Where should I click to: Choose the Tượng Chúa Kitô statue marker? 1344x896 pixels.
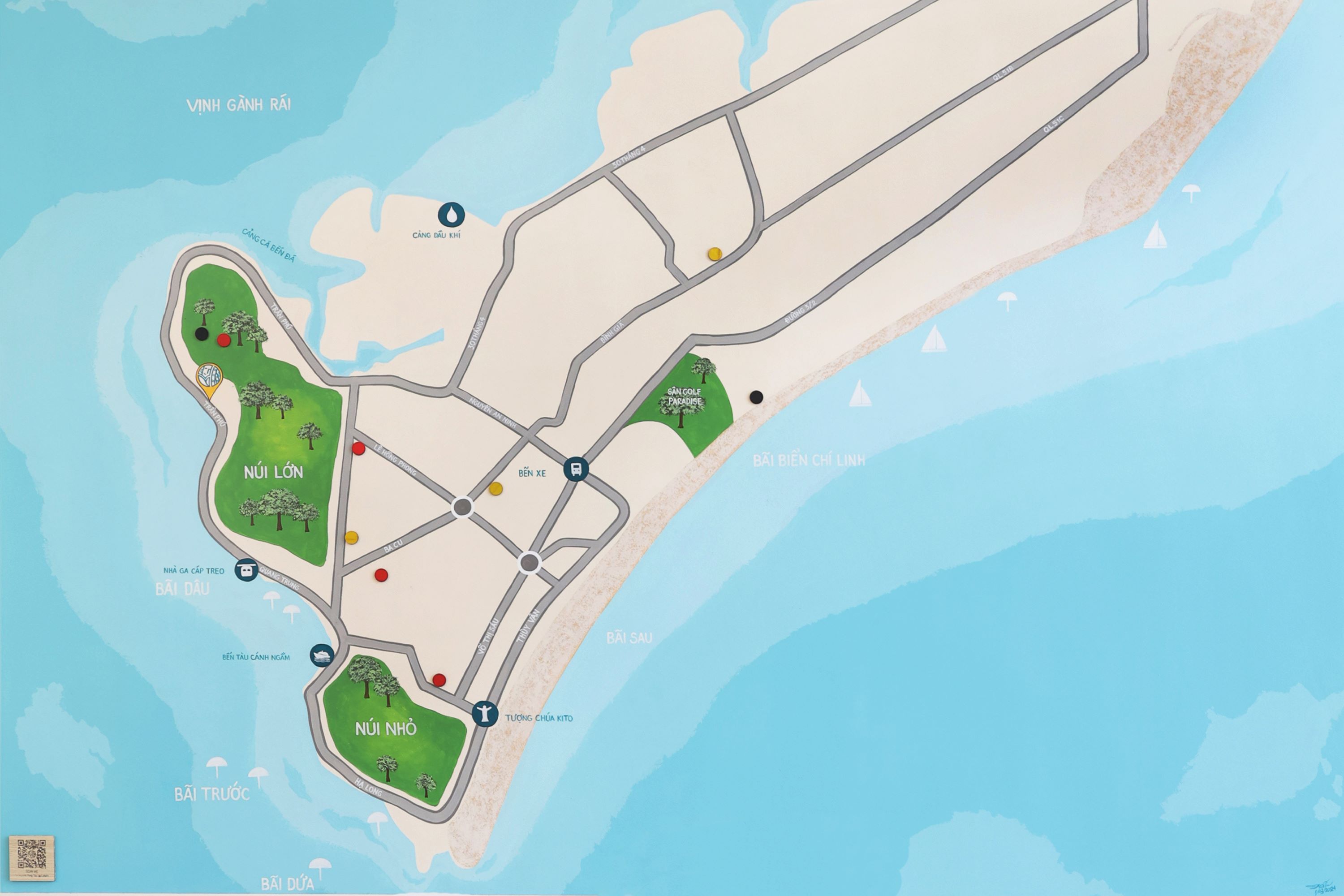pos(485,714)
